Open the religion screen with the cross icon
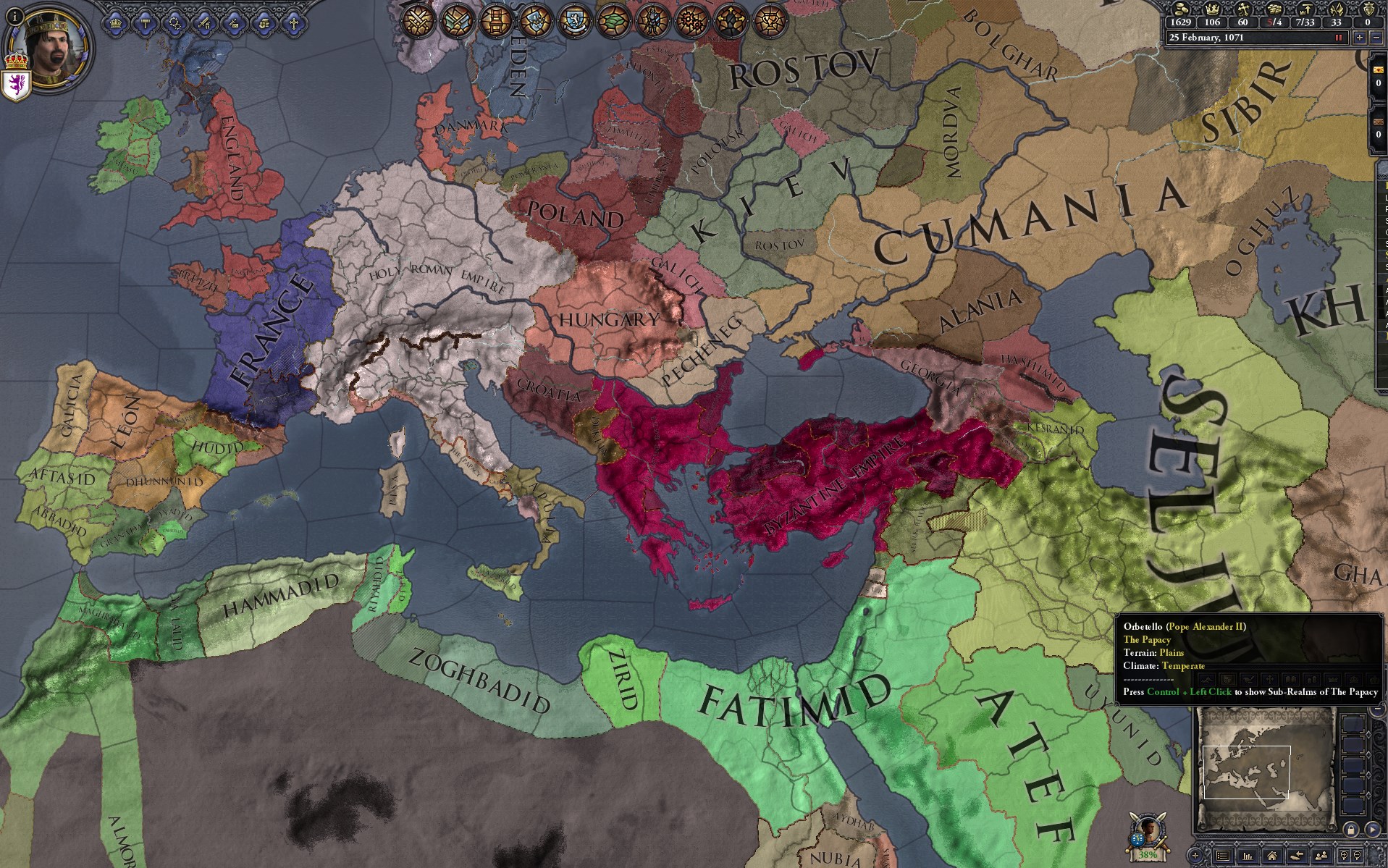This screenshot has width=1388, height=868. point(295,22)
